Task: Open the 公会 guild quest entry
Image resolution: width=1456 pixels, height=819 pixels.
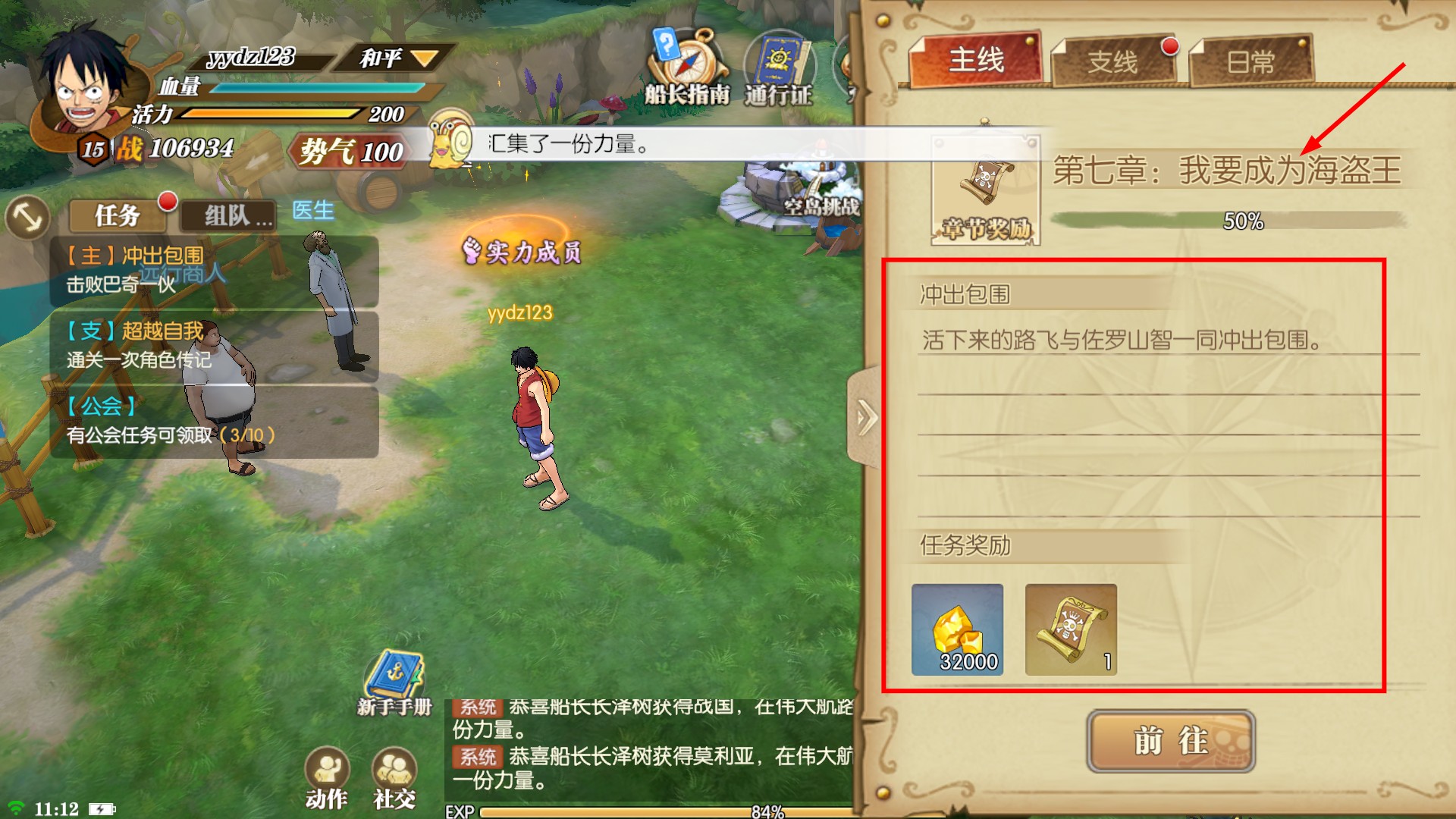Action: tap(214, 421)
